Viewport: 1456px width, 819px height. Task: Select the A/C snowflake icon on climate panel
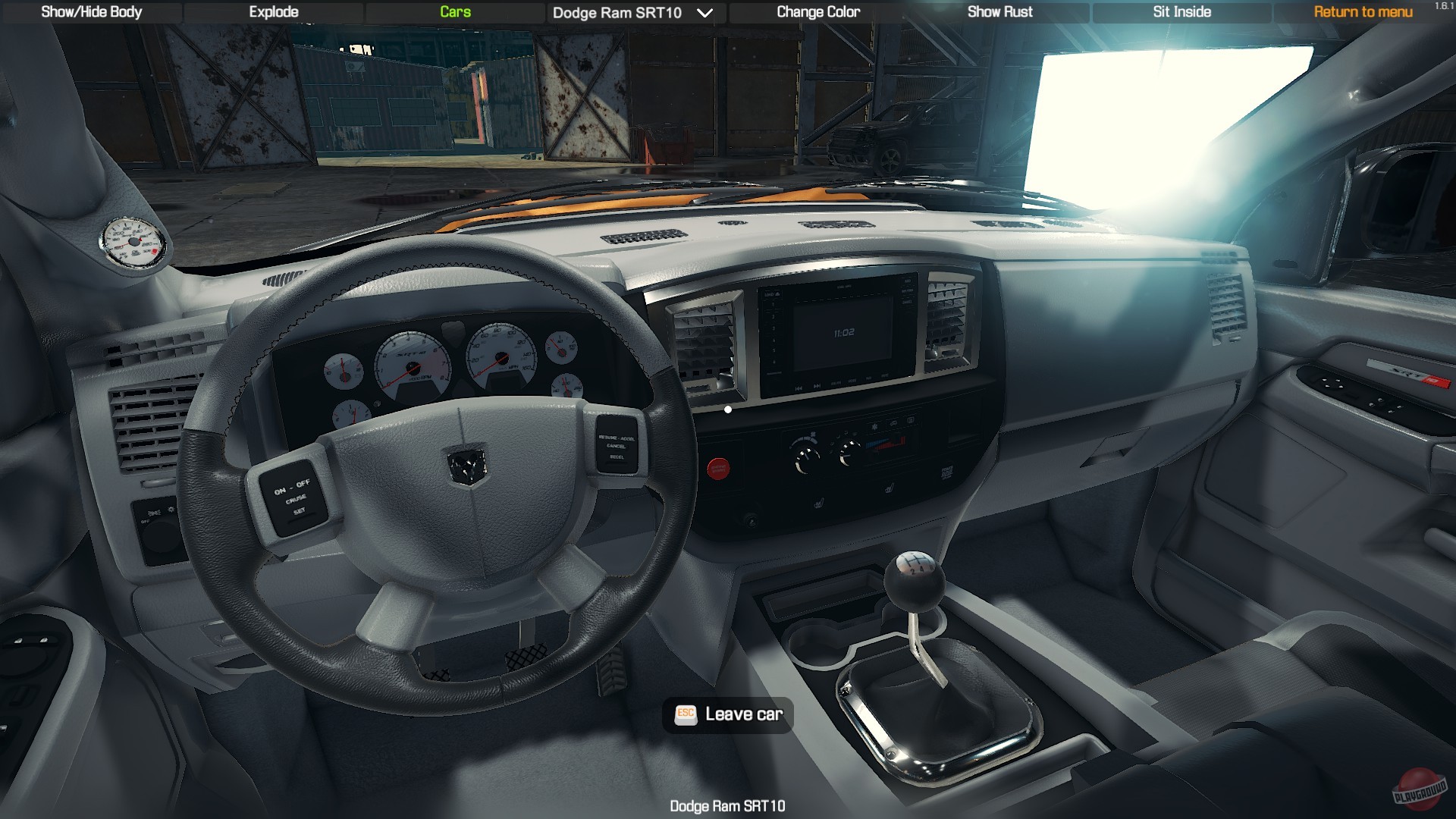(874, 426)
